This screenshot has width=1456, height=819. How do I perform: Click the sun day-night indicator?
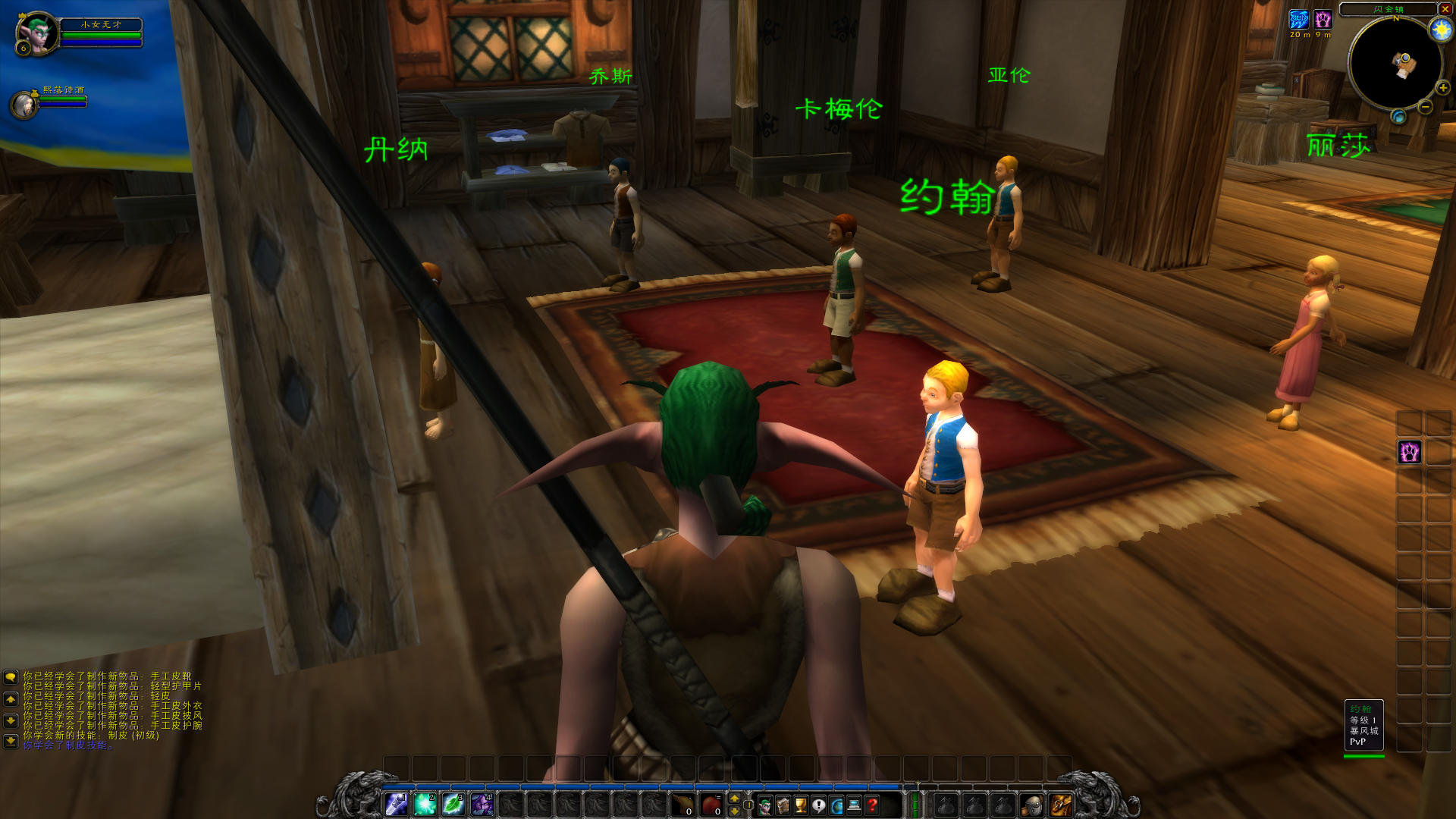coord(1440,30)
